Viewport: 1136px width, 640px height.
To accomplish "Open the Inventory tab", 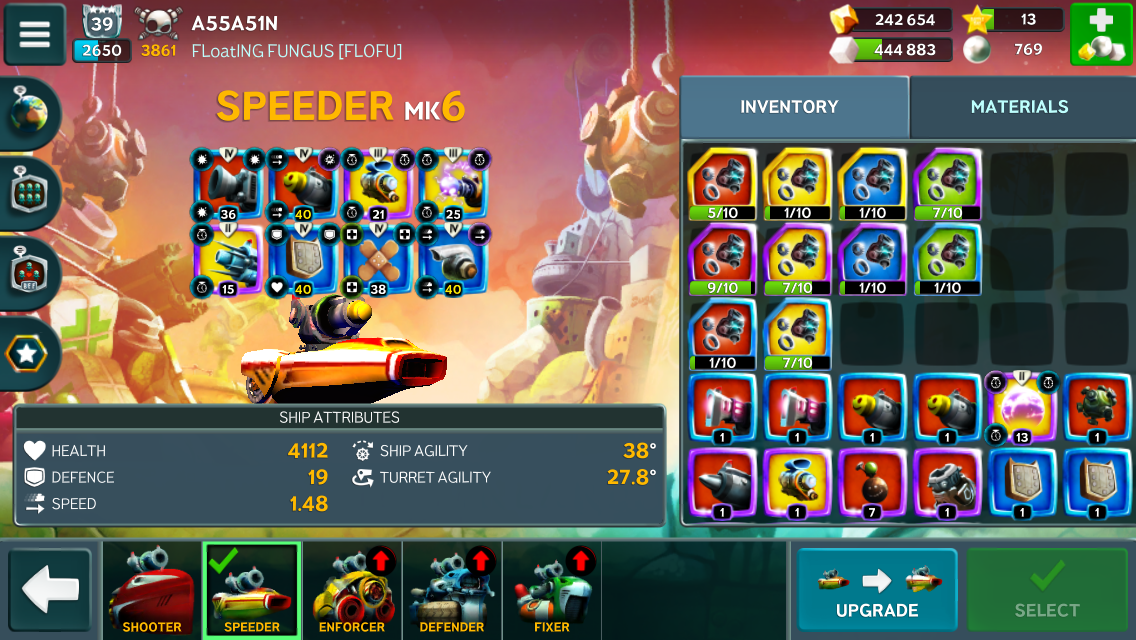I will [x=789, y=107].
